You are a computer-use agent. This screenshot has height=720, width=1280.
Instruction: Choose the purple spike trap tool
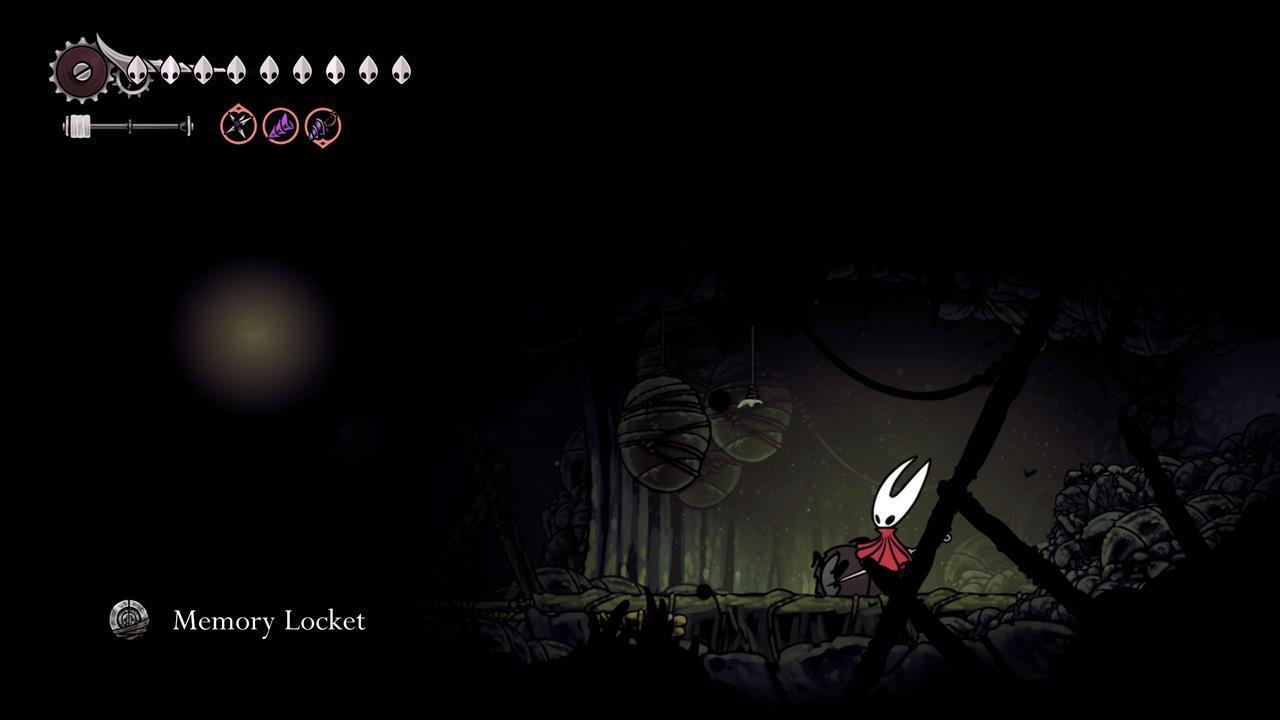[281, 126]
